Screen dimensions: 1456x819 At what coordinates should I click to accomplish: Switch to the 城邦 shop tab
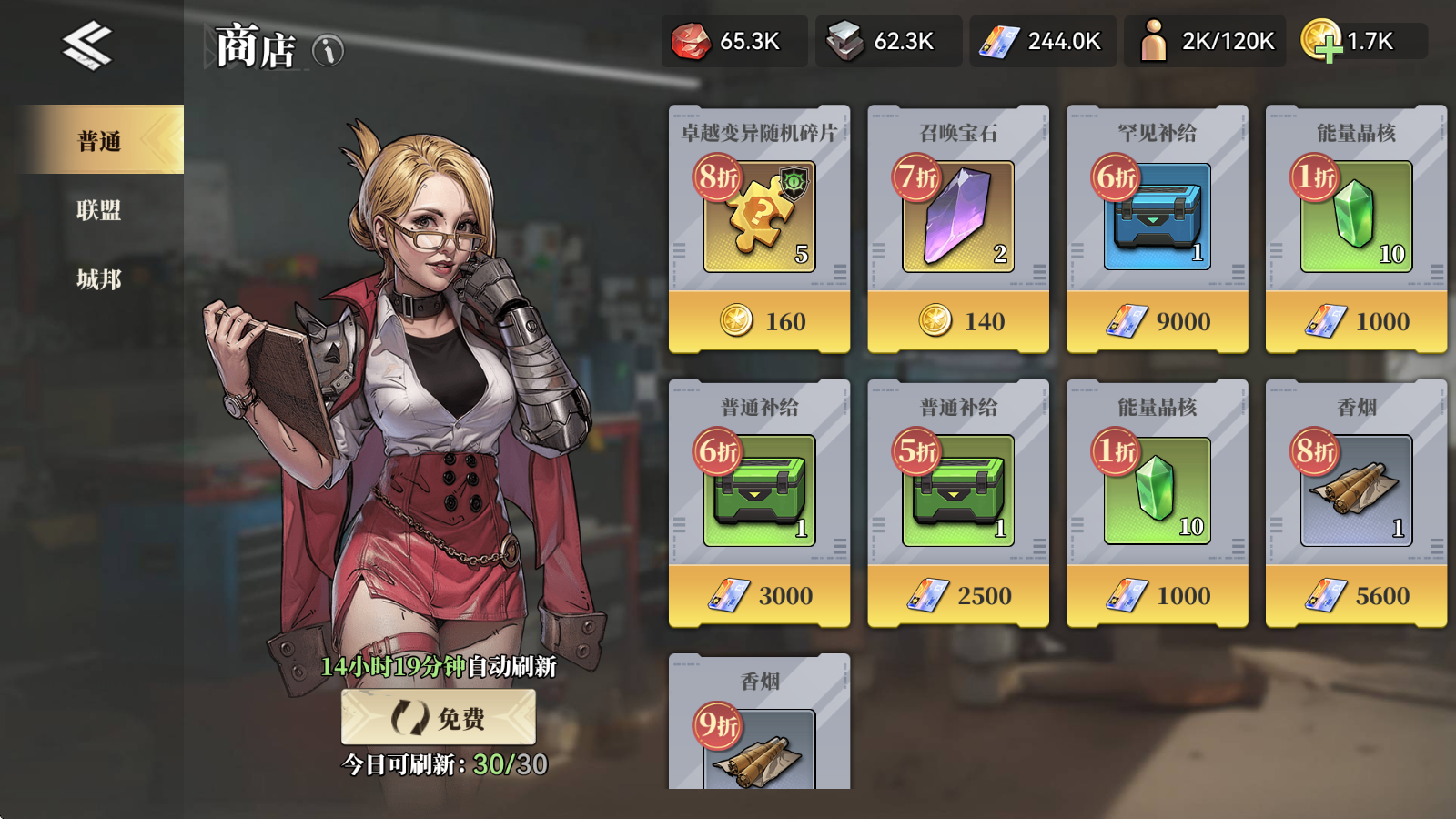click(98, 279)
